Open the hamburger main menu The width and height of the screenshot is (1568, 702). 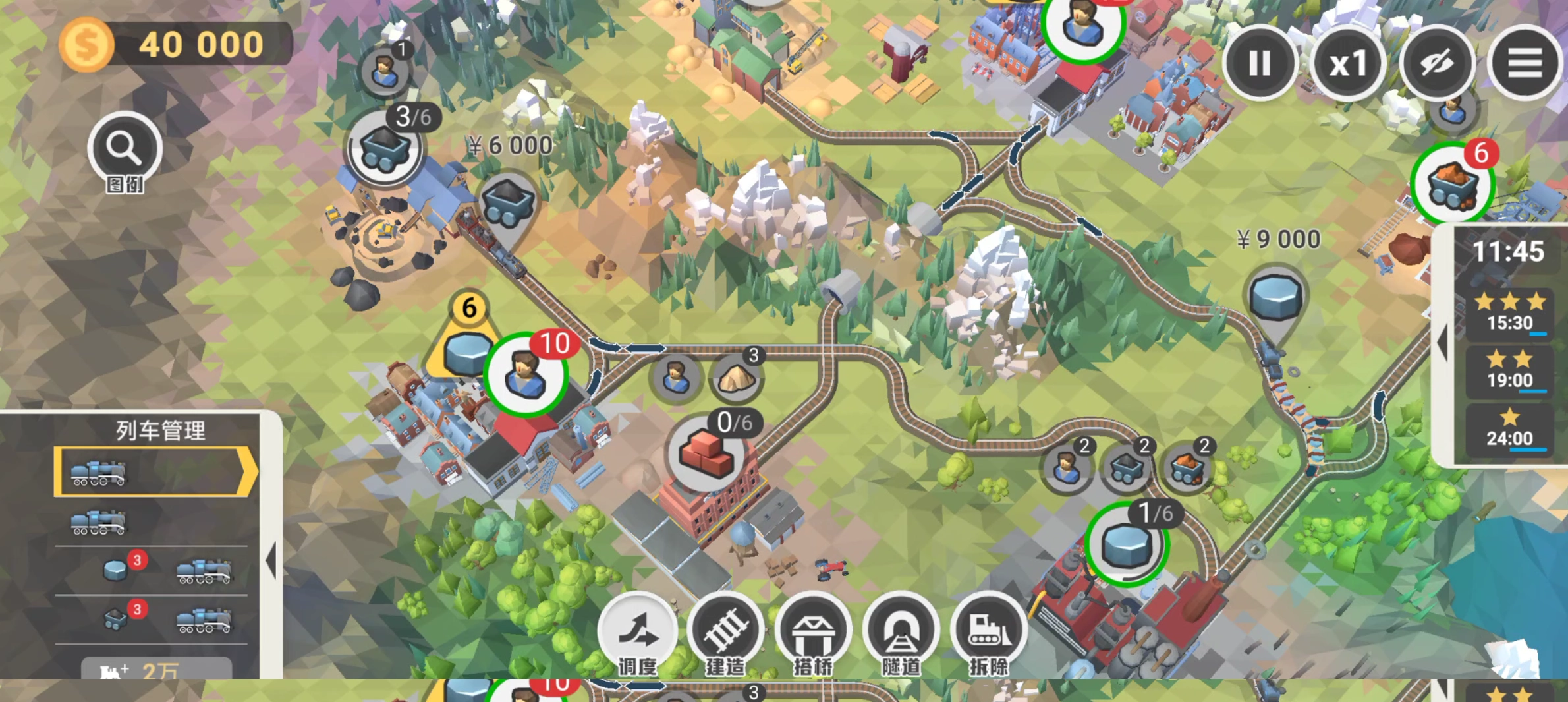1525,63
